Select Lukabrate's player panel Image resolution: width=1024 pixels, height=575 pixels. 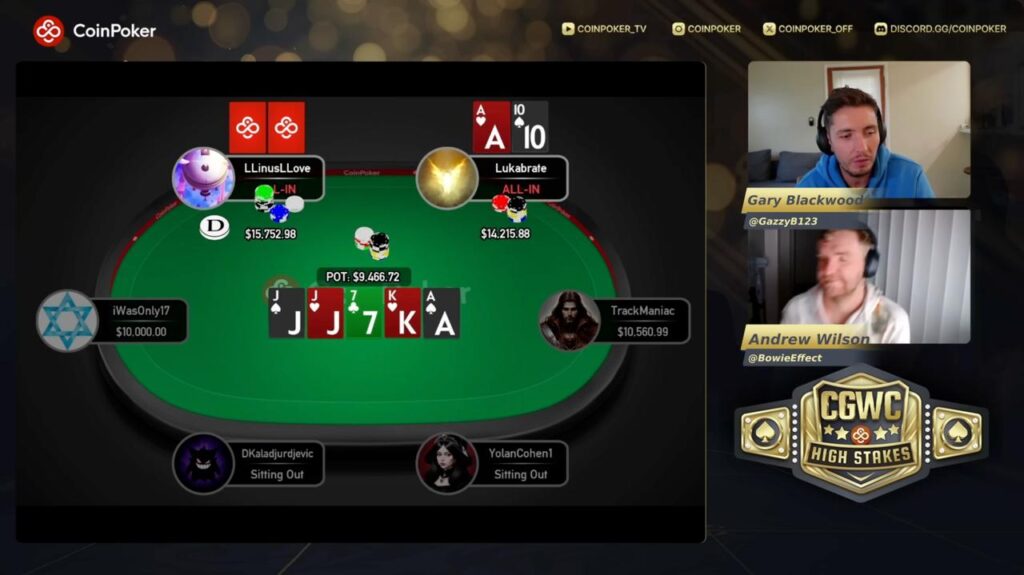[x=522, y=177]
